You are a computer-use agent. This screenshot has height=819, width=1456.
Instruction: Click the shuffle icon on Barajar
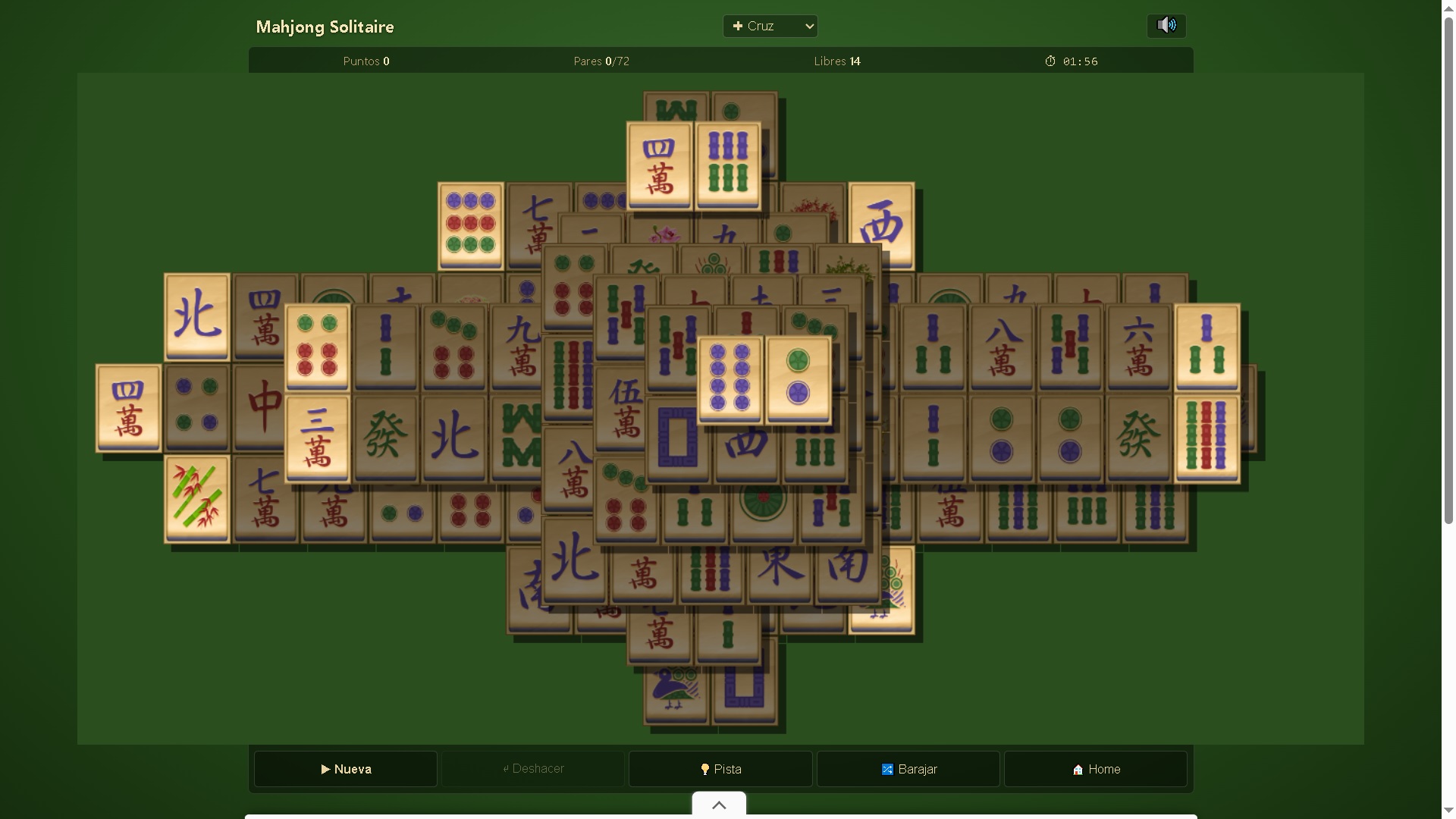(x=886, y=769)
